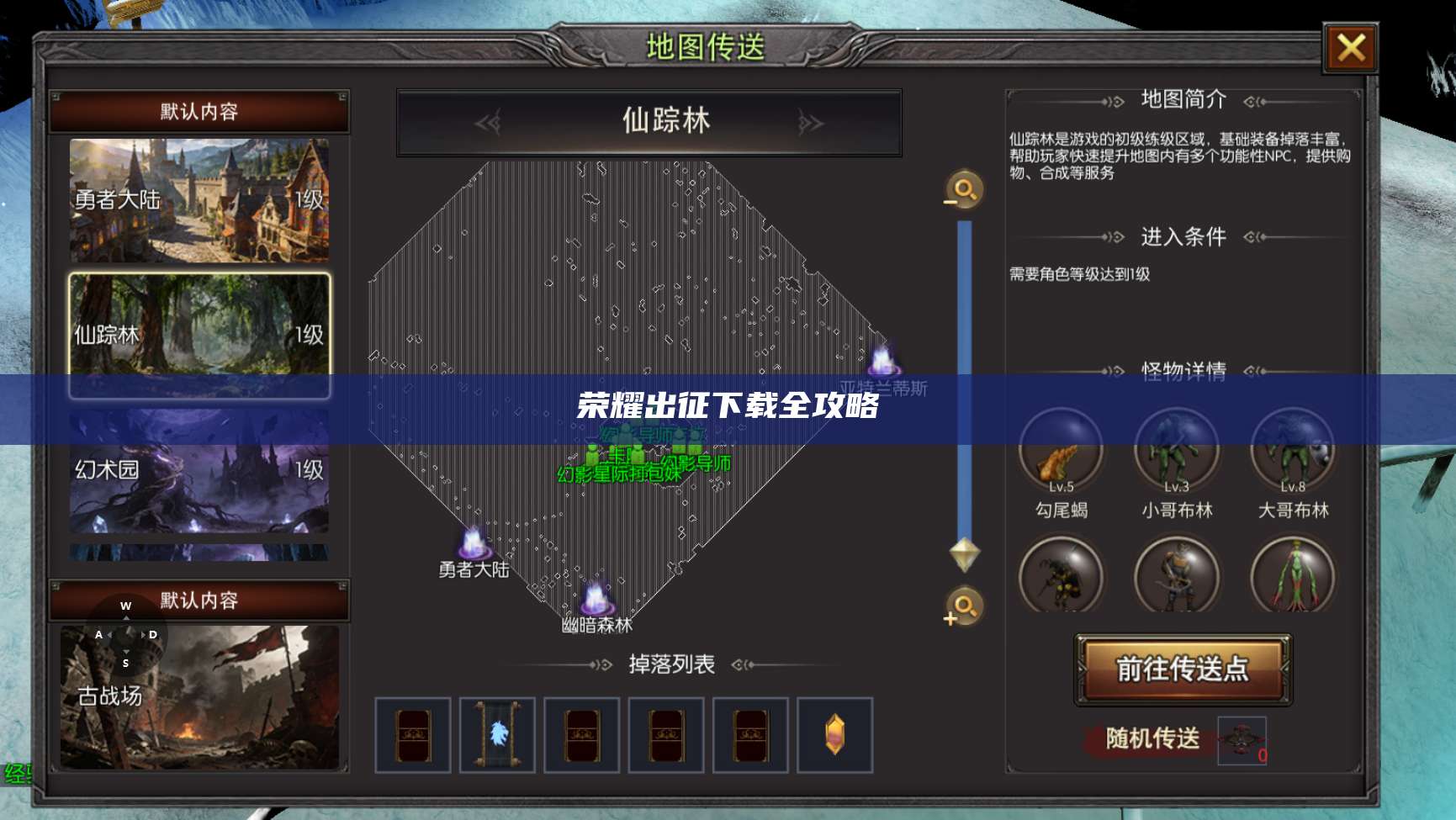Open the top 默认内容 category tab
Viewport: 1456px width, 820px height.
point(199,110)
